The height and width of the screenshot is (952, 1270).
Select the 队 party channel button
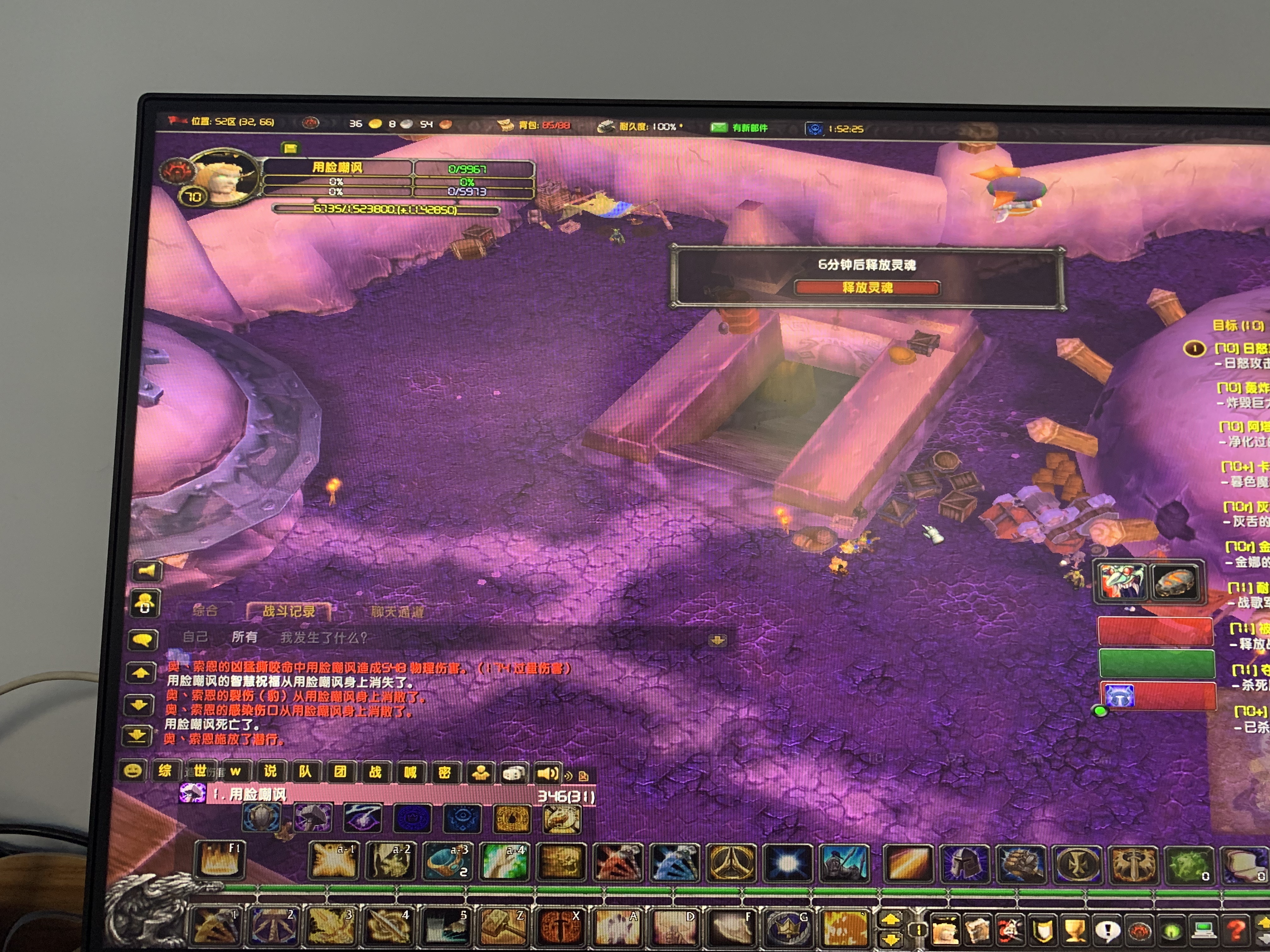305,771
